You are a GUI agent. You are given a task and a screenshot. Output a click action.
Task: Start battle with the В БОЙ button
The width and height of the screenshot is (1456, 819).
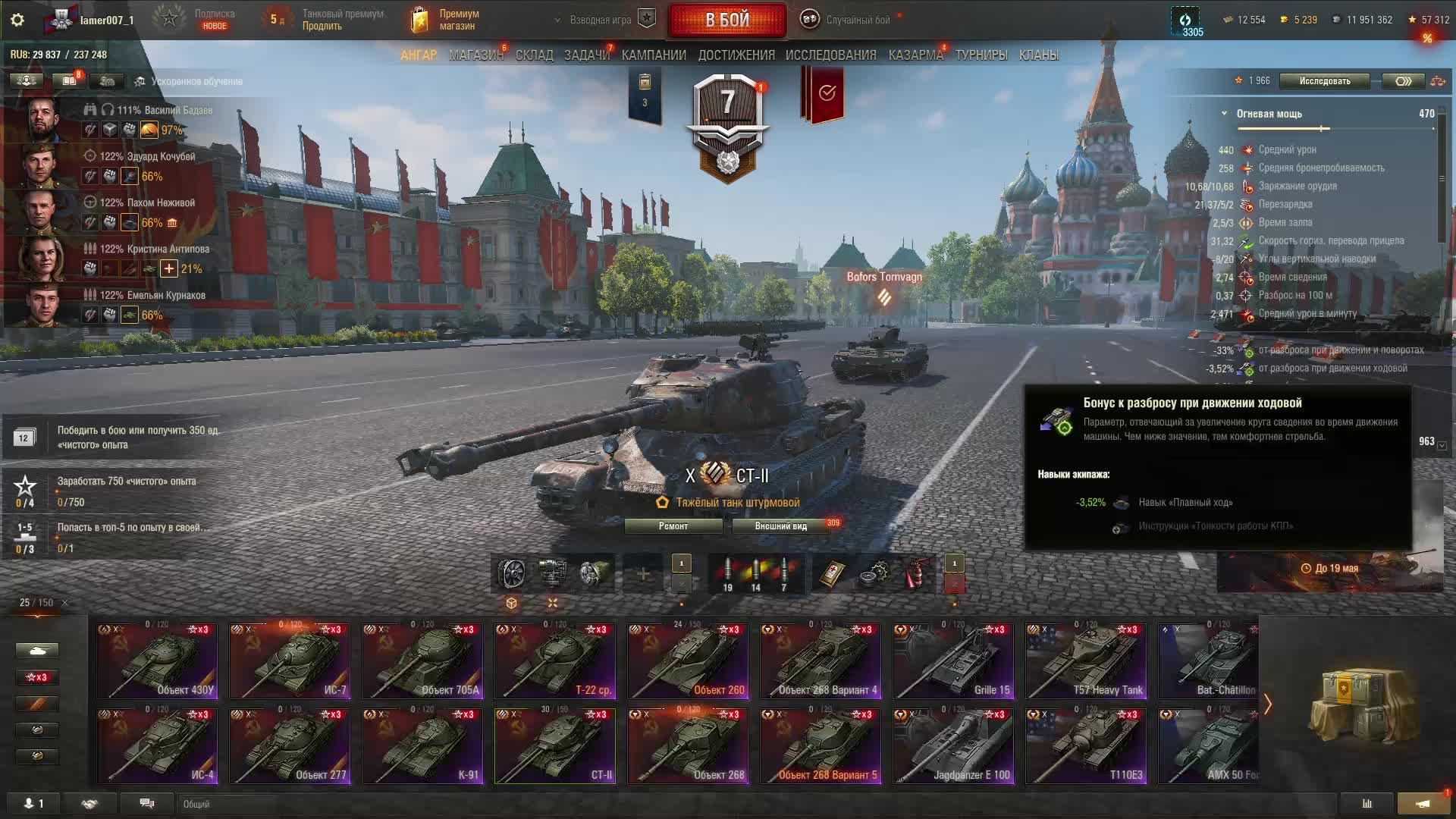[x=726, y=20]
